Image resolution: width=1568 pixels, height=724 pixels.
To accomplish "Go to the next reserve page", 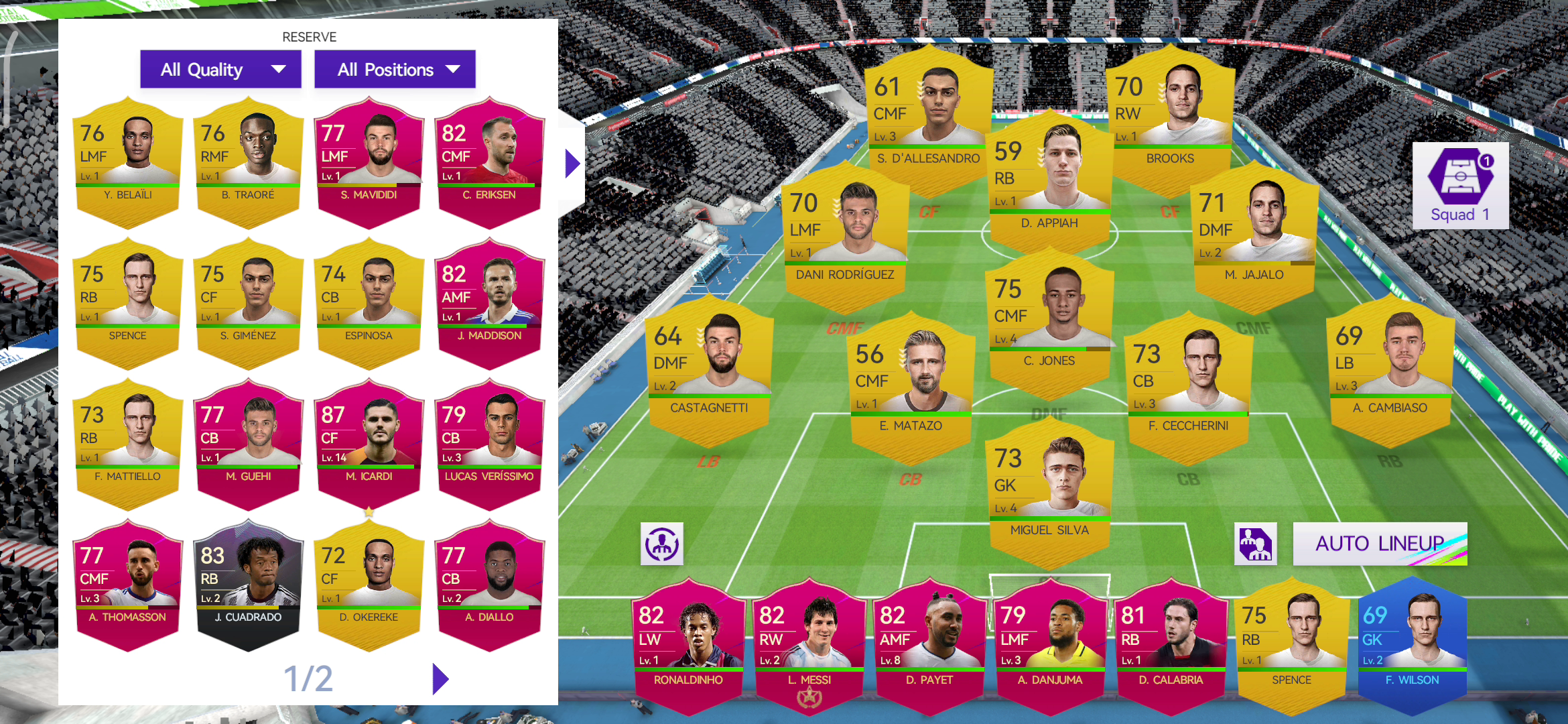I will [439, 678].
